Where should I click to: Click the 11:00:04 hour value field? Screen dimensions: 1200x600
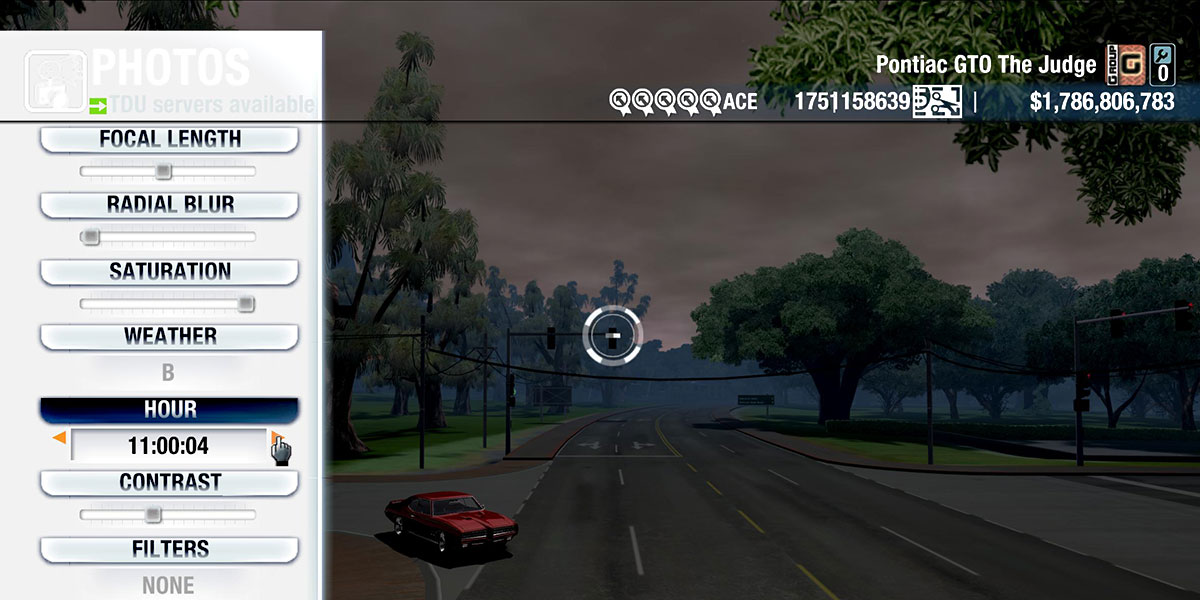[x=168, y=446]
